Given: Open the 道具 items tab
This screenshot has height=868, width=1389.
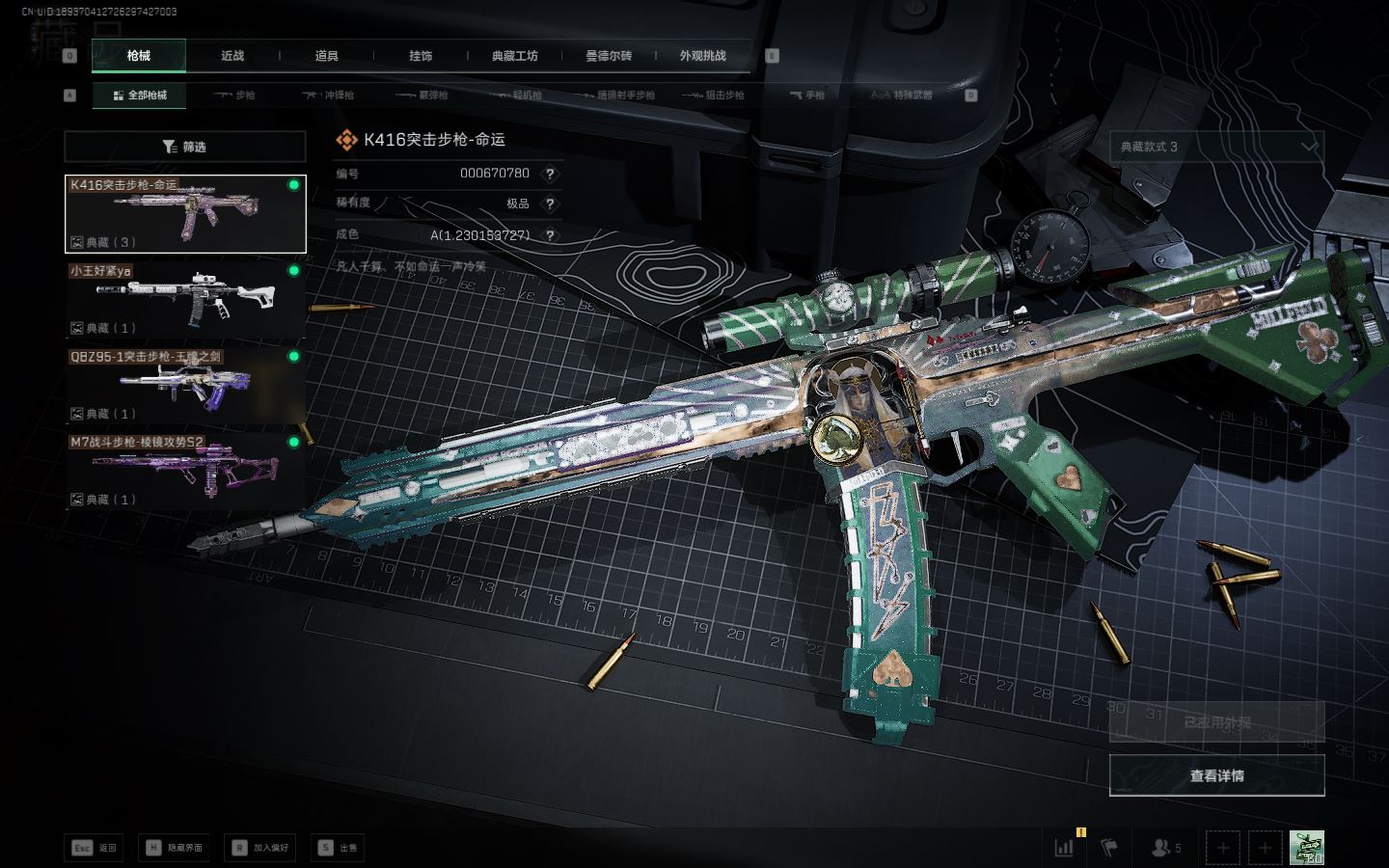Looking at the screenshot, I should tap(326, 56).
